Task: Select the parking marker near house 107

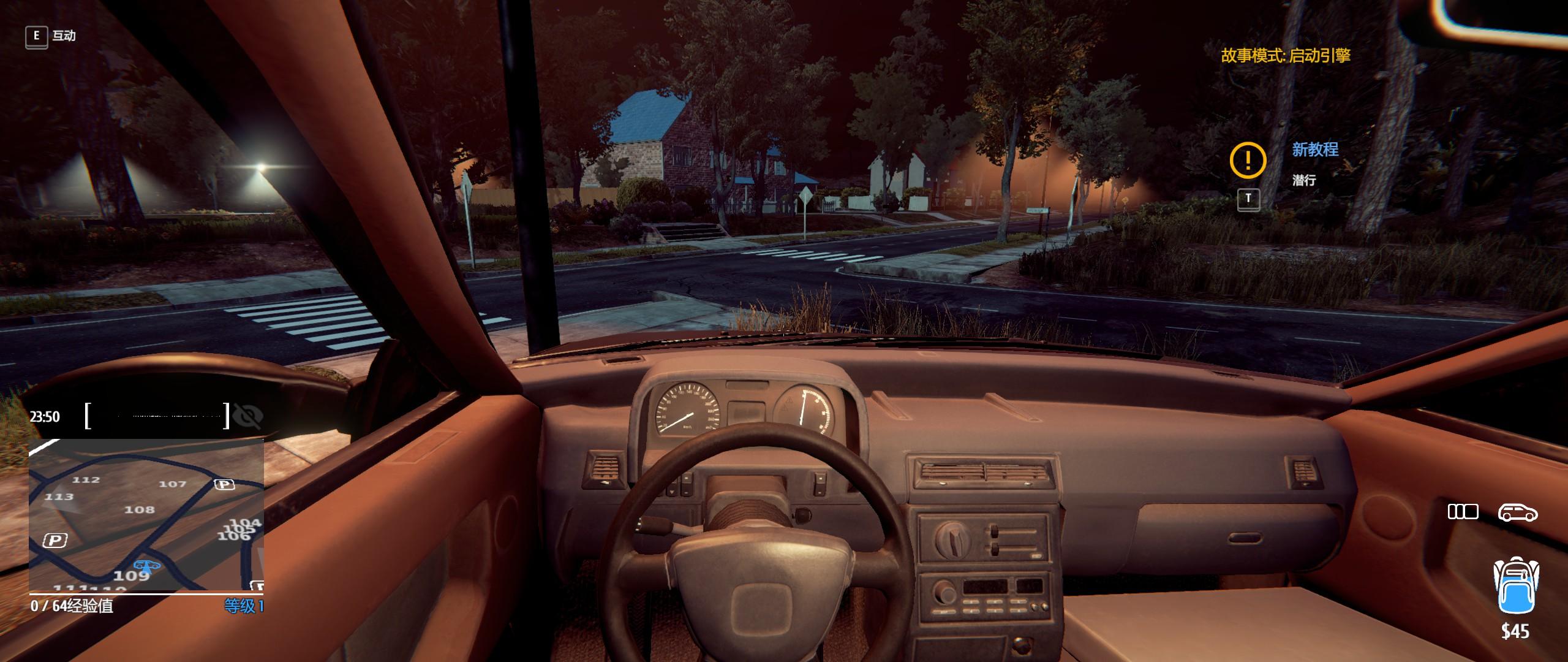Action: pyautogui.click(x=224, y=485)
